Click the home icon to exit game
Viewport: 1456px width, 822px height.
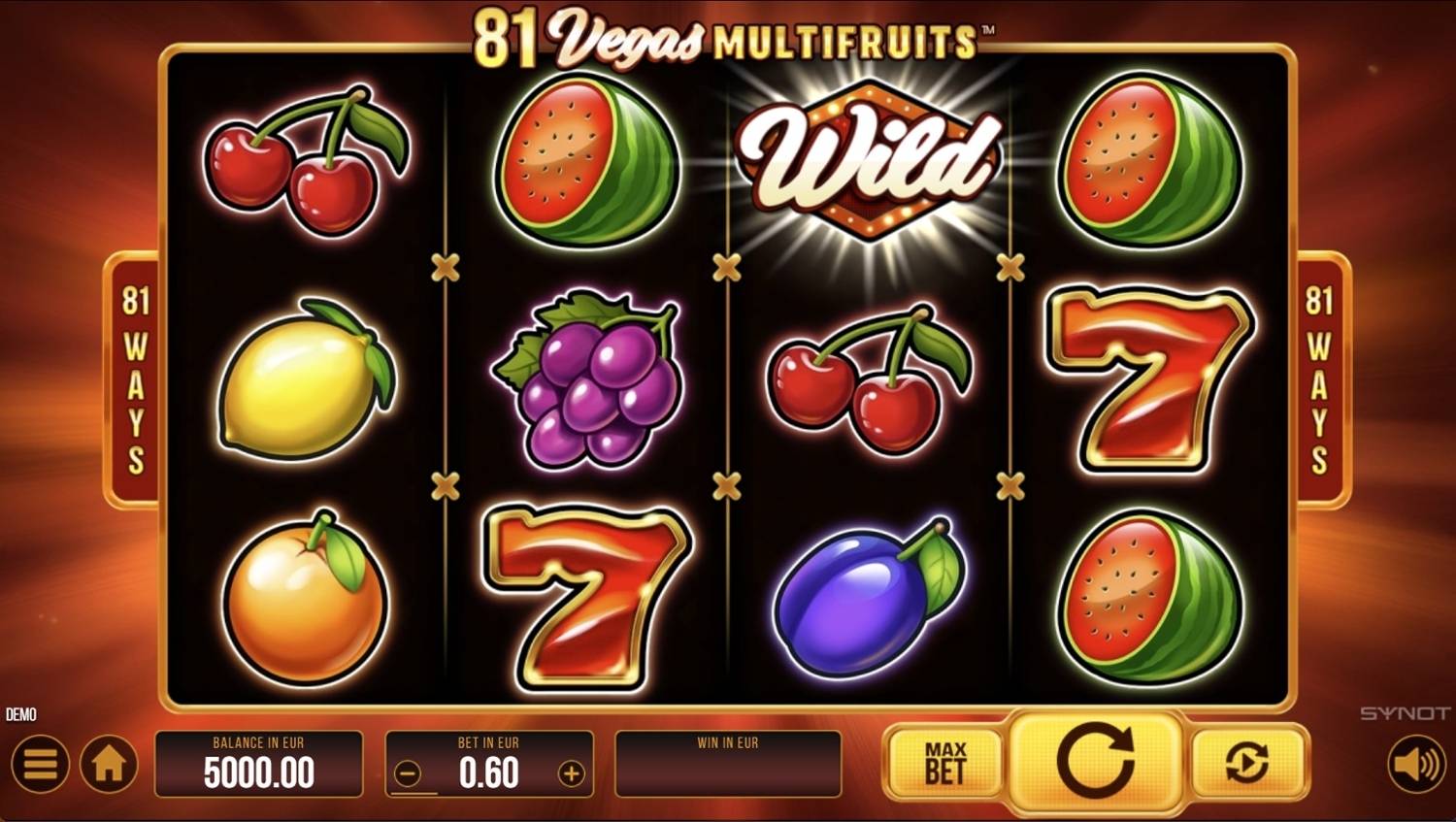(x=107, y=765)
